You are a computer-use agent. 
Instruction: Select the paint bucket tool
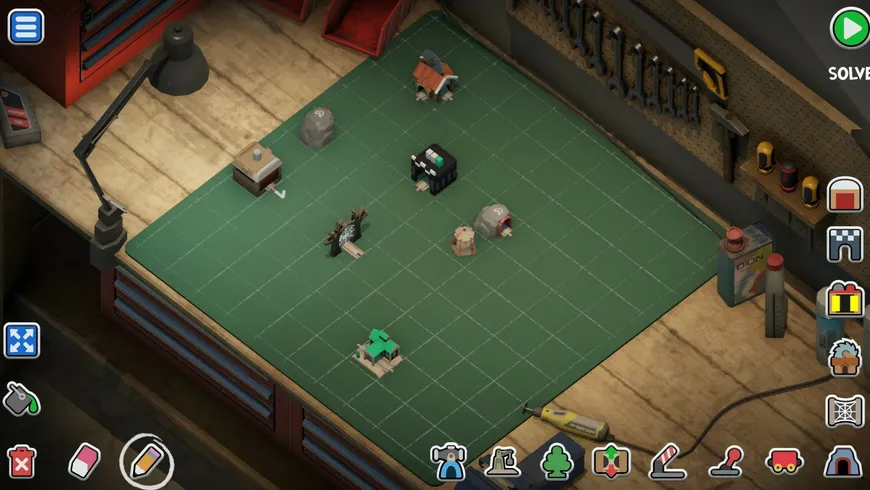pyautogui.click(x=21, y=399)
